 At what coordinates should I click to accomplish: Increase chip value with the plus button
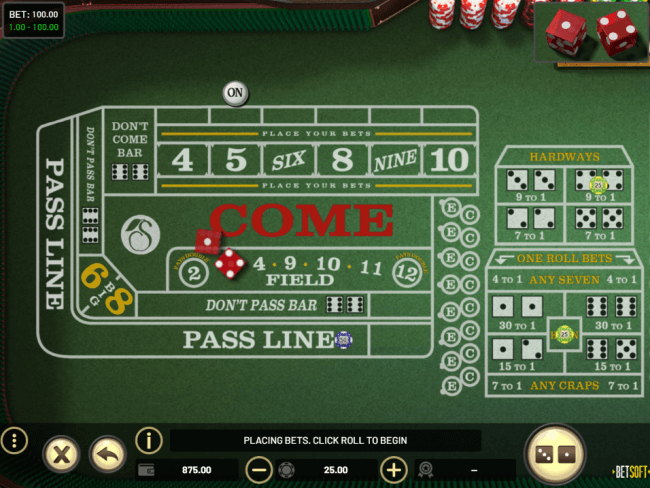tap(394, 469)
